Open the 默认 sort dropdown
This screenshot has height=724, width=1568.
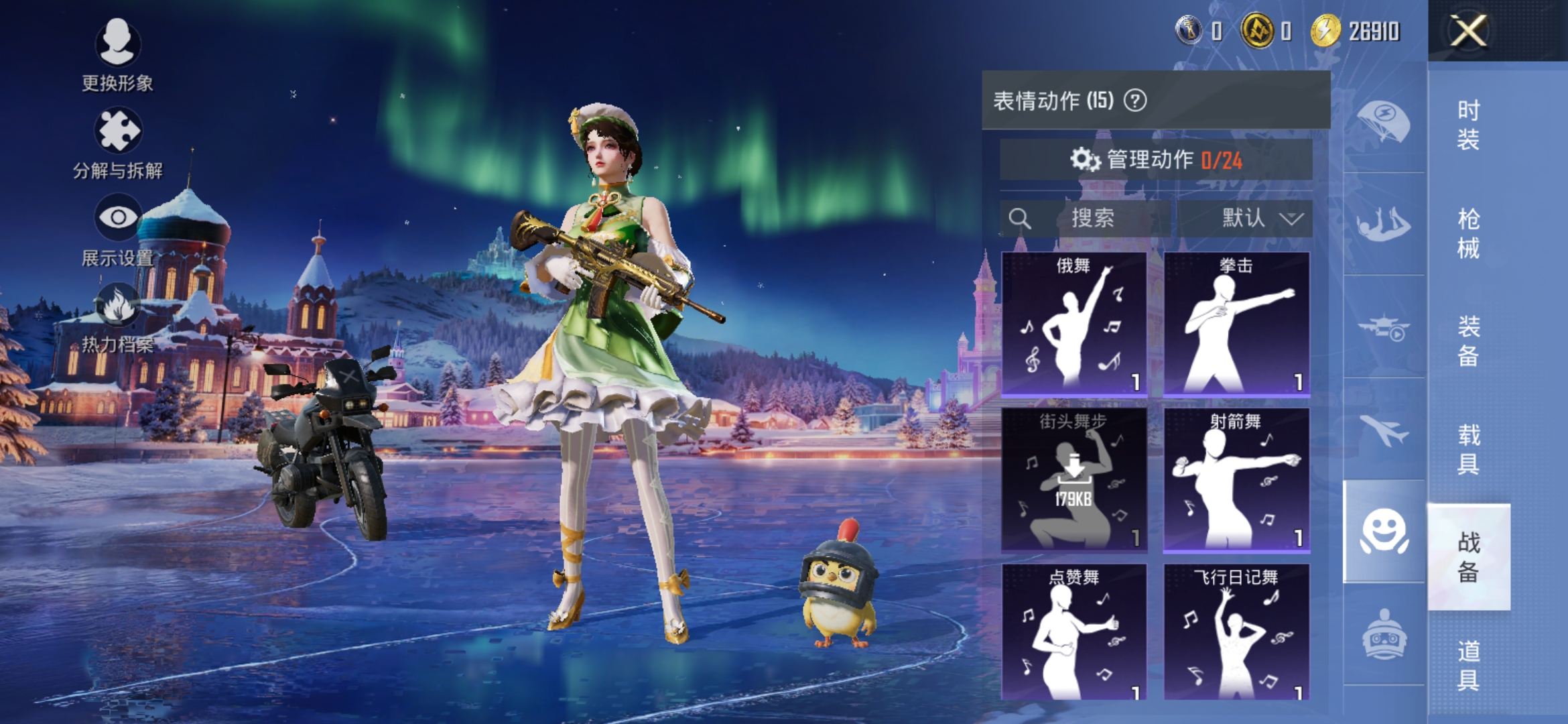(1245, 218)
